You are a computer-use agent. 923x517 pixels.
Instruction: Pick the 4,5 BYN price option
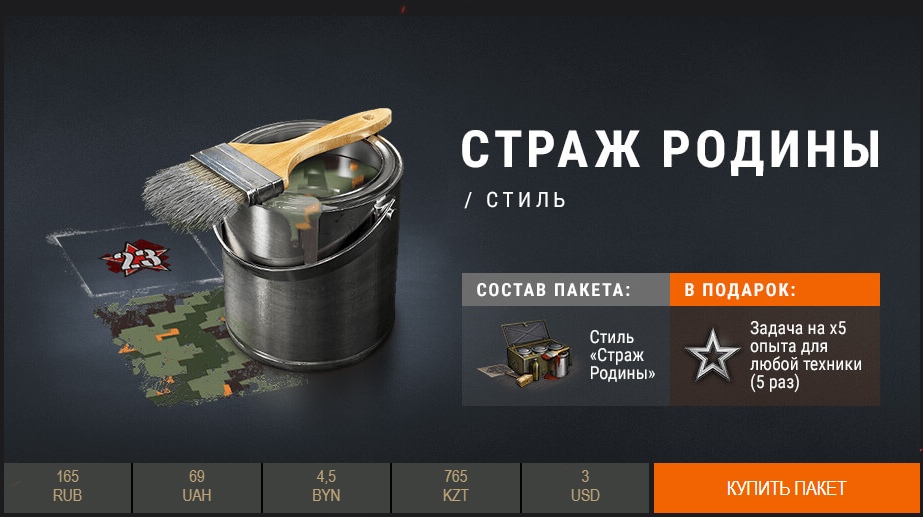[x=326, y=488]
